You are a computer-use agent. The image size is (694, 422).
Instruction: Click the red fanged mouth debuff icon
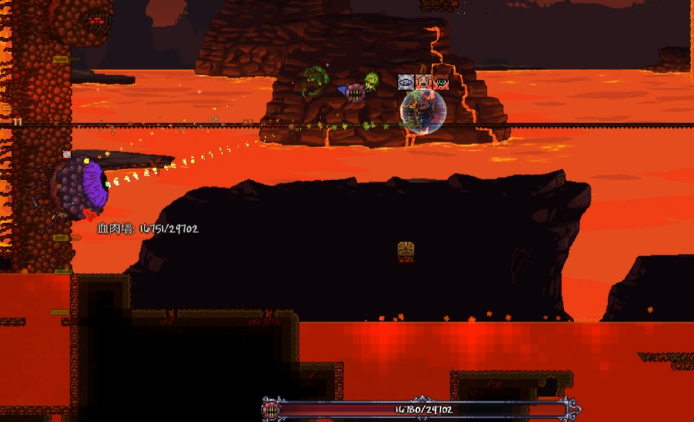(440, 82)
